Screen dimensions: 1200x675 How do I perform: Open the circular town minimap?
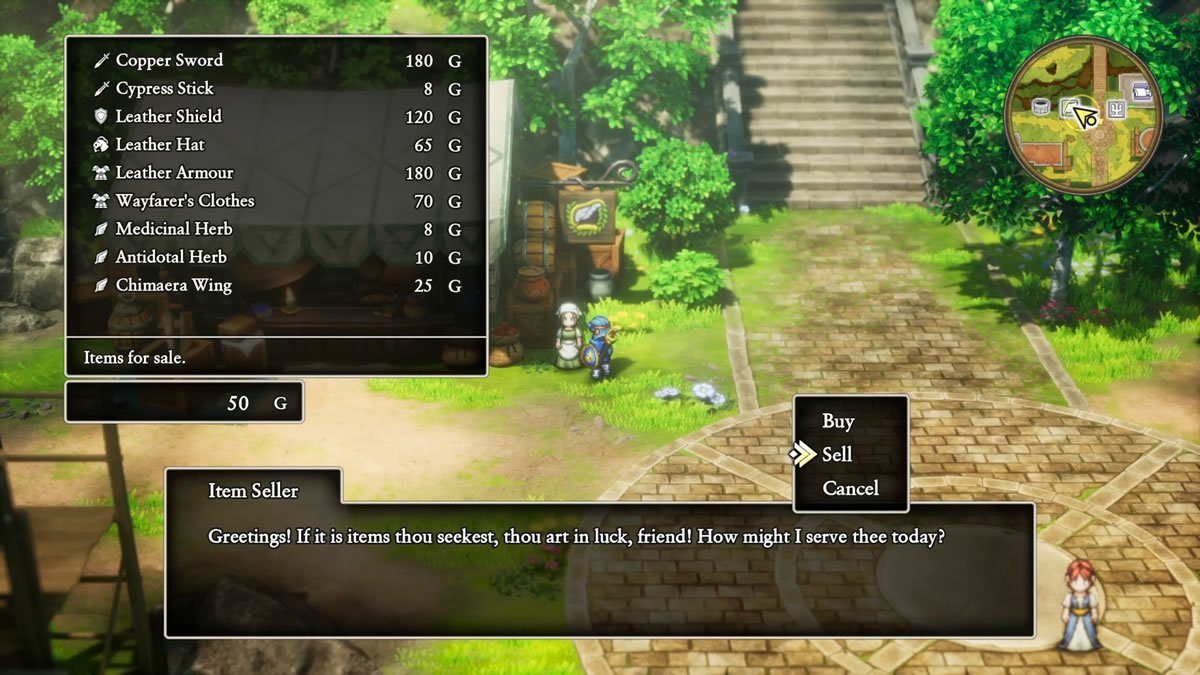point(1084,114)
